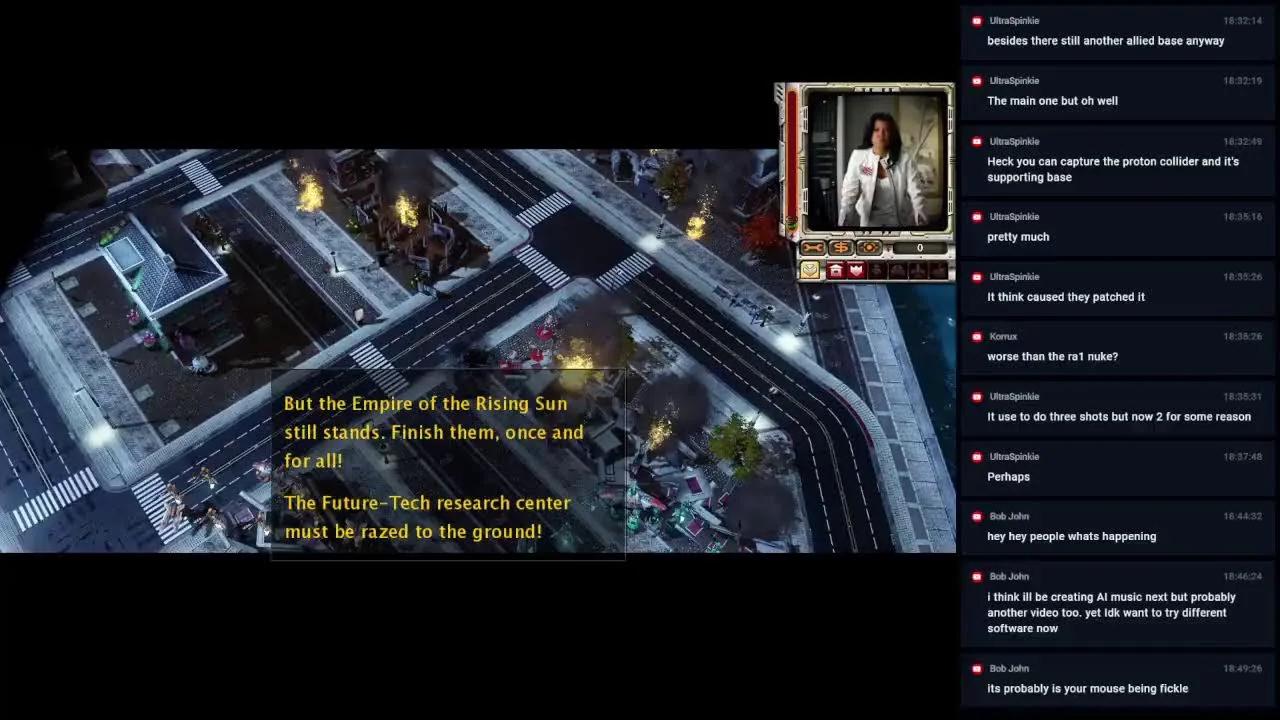The image size is (1280, 720).
Task: Click YouTube icon next to the 'Perhaps' message
Action: tap(975, 456)
